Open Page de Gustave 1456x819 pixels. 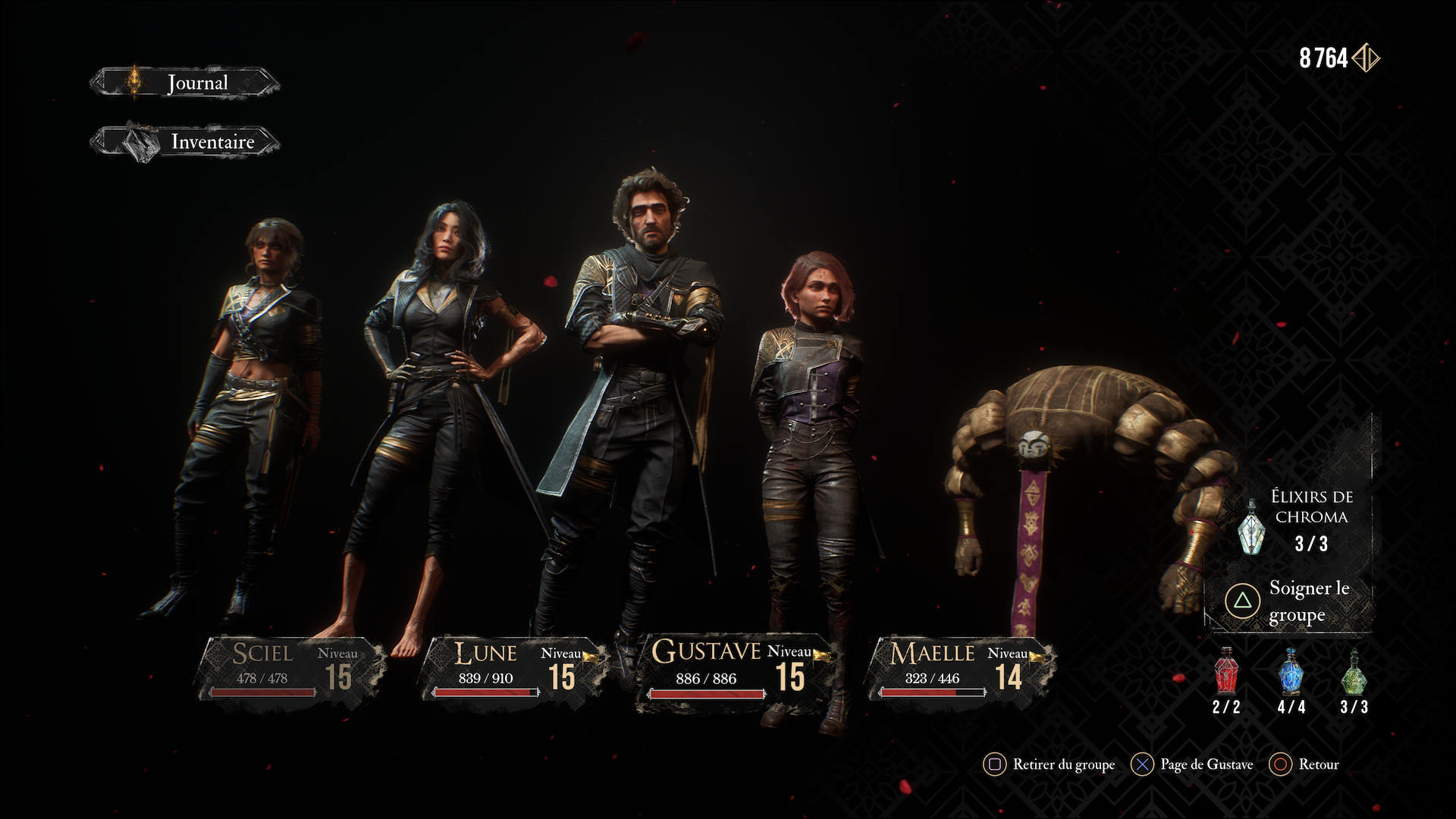[1193, 764]
